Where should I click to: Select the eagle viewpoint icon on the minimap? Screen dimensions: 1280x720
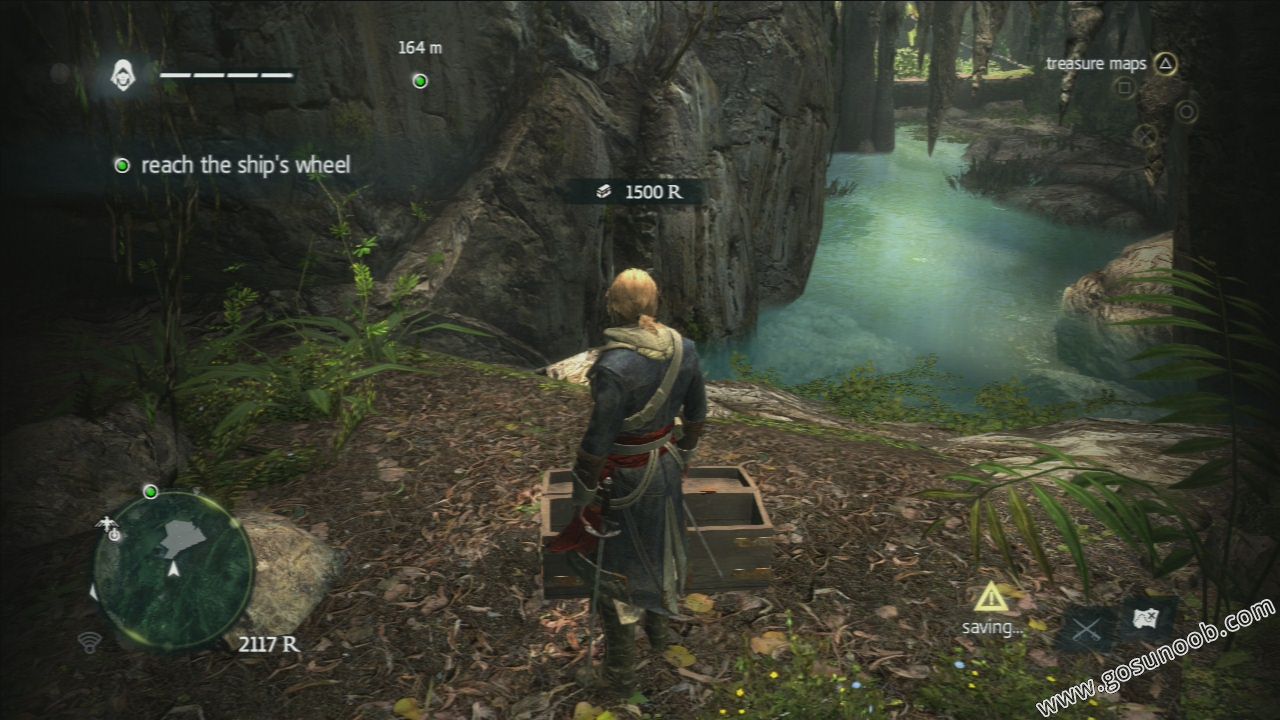tap(108, 526)
